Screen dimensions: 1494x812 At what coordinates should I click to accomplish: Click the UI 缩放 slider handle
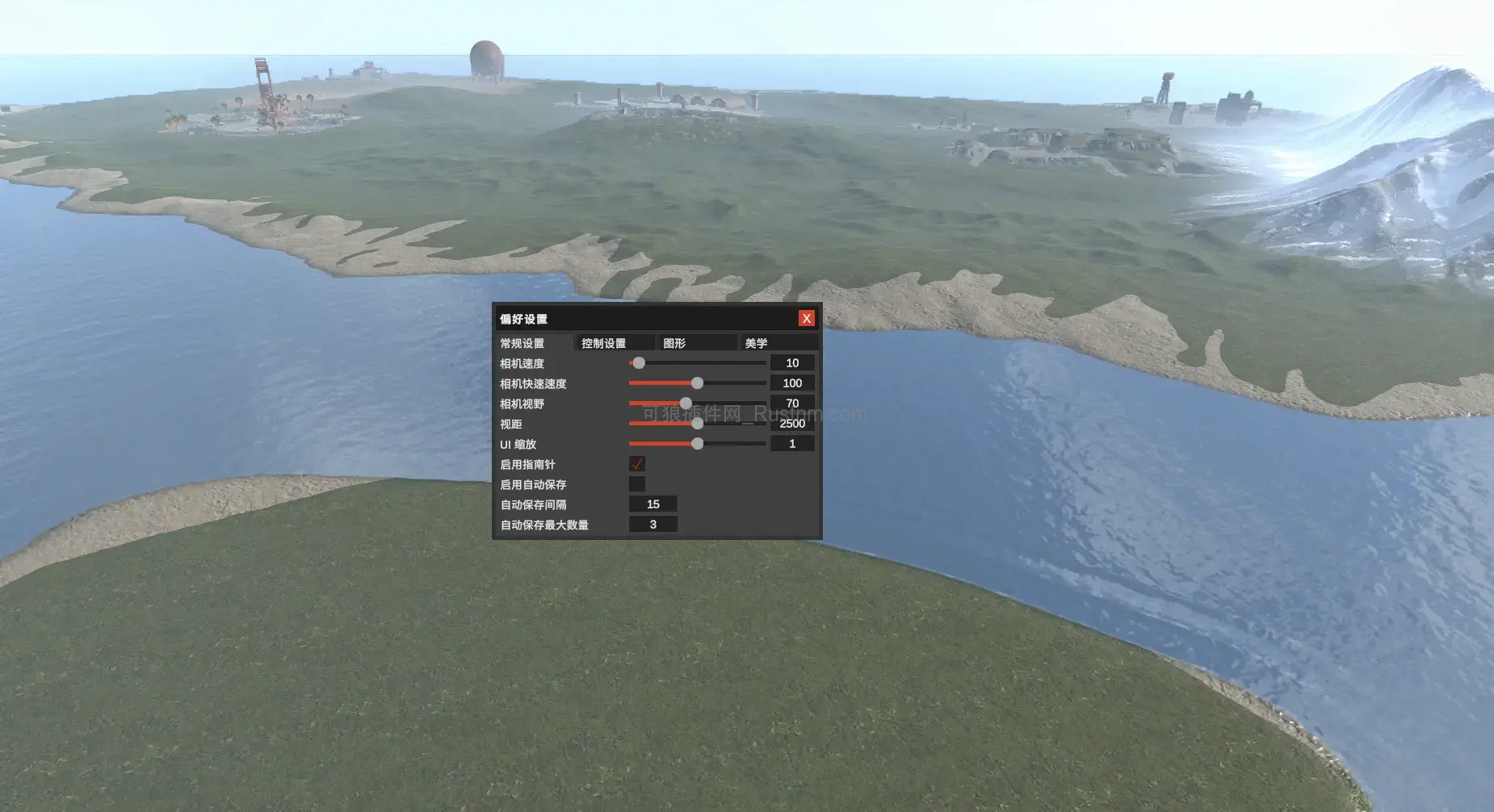pyautogui.click(x=698, y=443)
